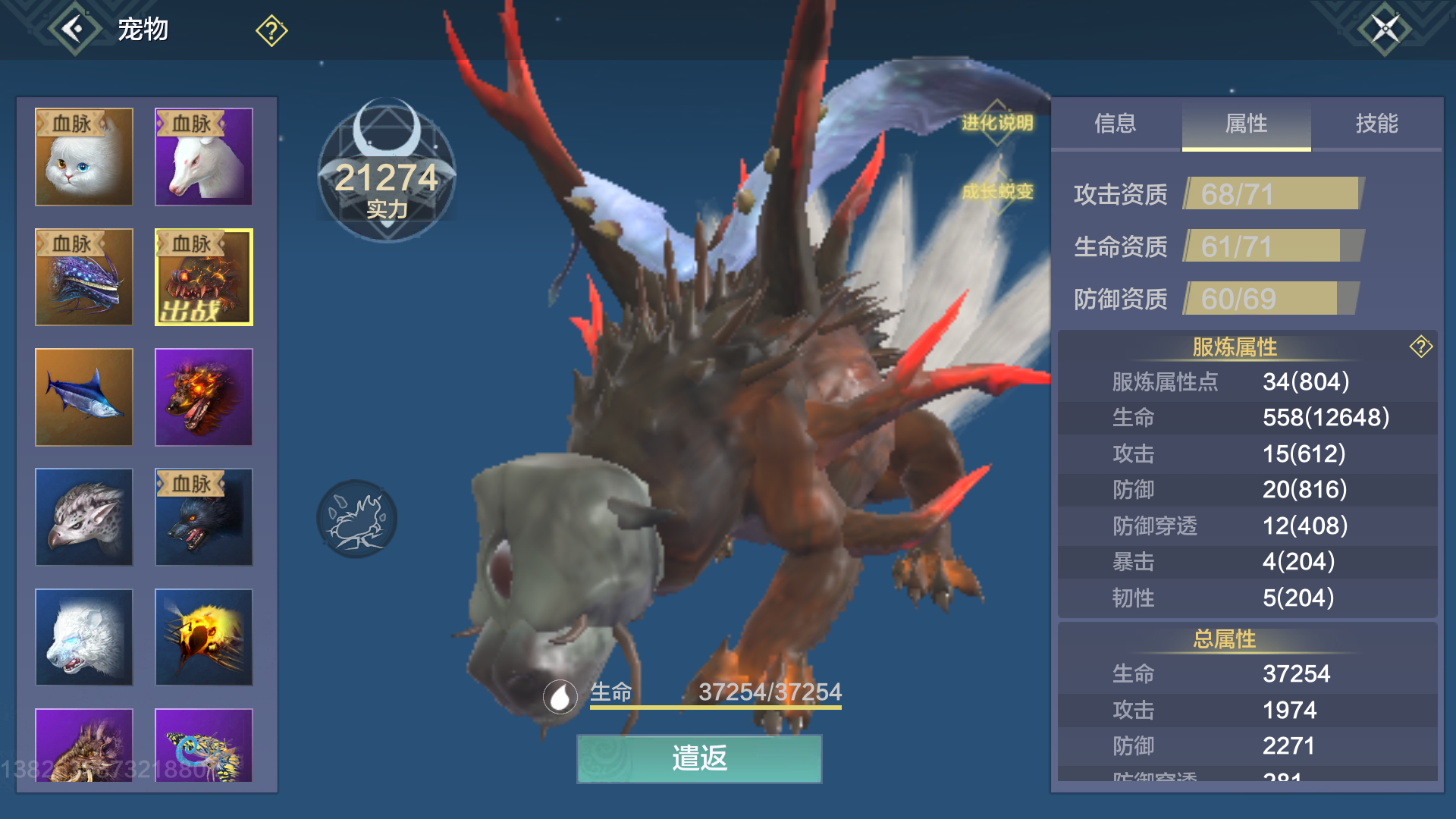The width and height of the screenshot is (1456, 819).
Task: Tap the 21274 power value display
Action: pyautogui.click(x=387, y=180)
